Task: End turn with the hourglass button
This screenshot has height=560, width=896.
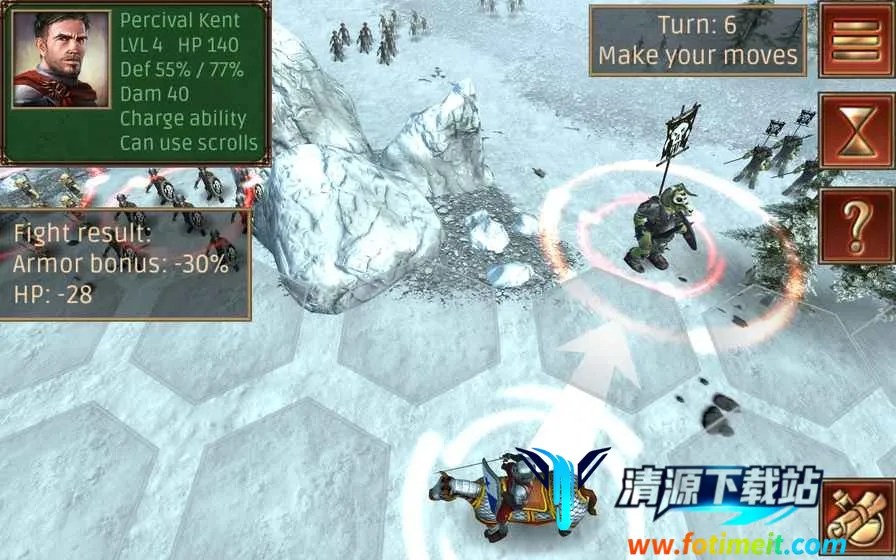Action: point(857,131)
